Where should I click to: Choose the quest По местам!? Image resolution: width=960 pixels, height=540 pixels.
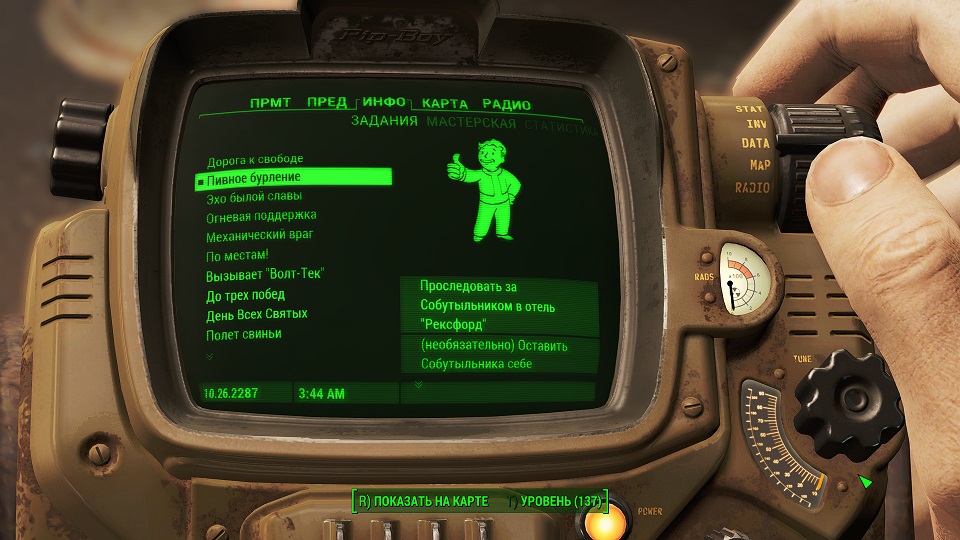coord(237,255)
